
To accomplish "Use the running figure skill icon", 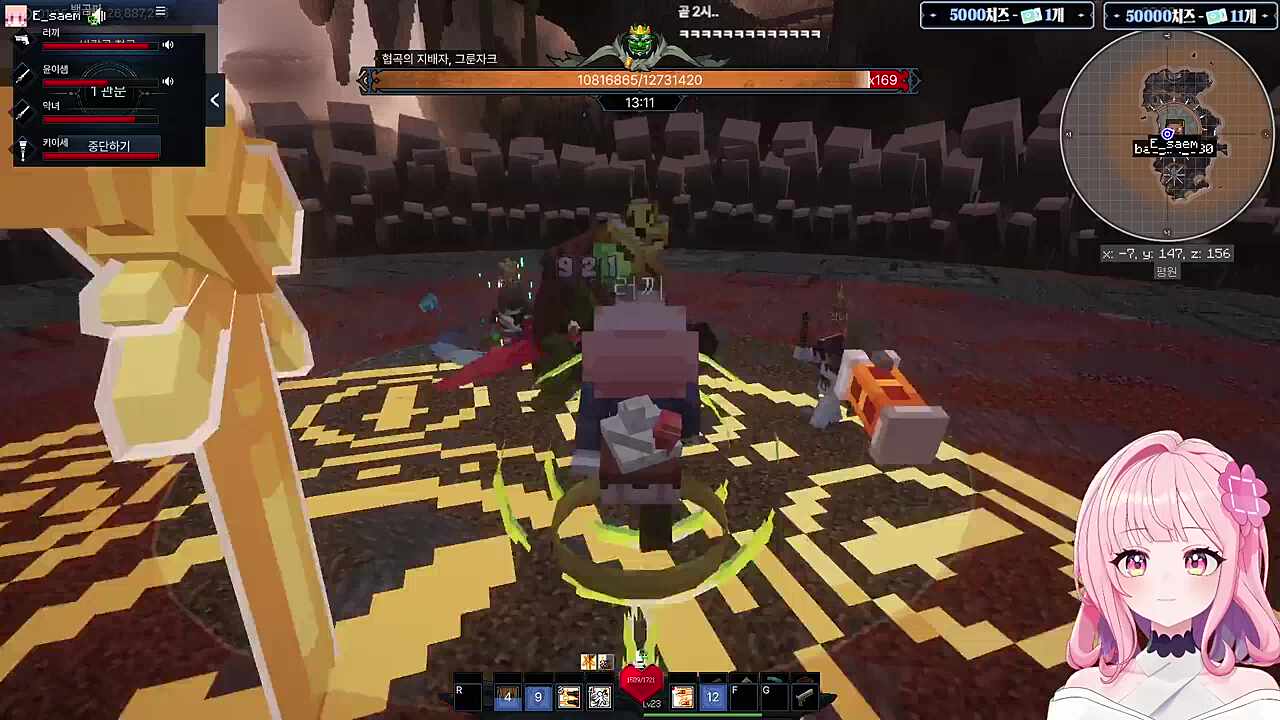I will [x=599, y=697].
